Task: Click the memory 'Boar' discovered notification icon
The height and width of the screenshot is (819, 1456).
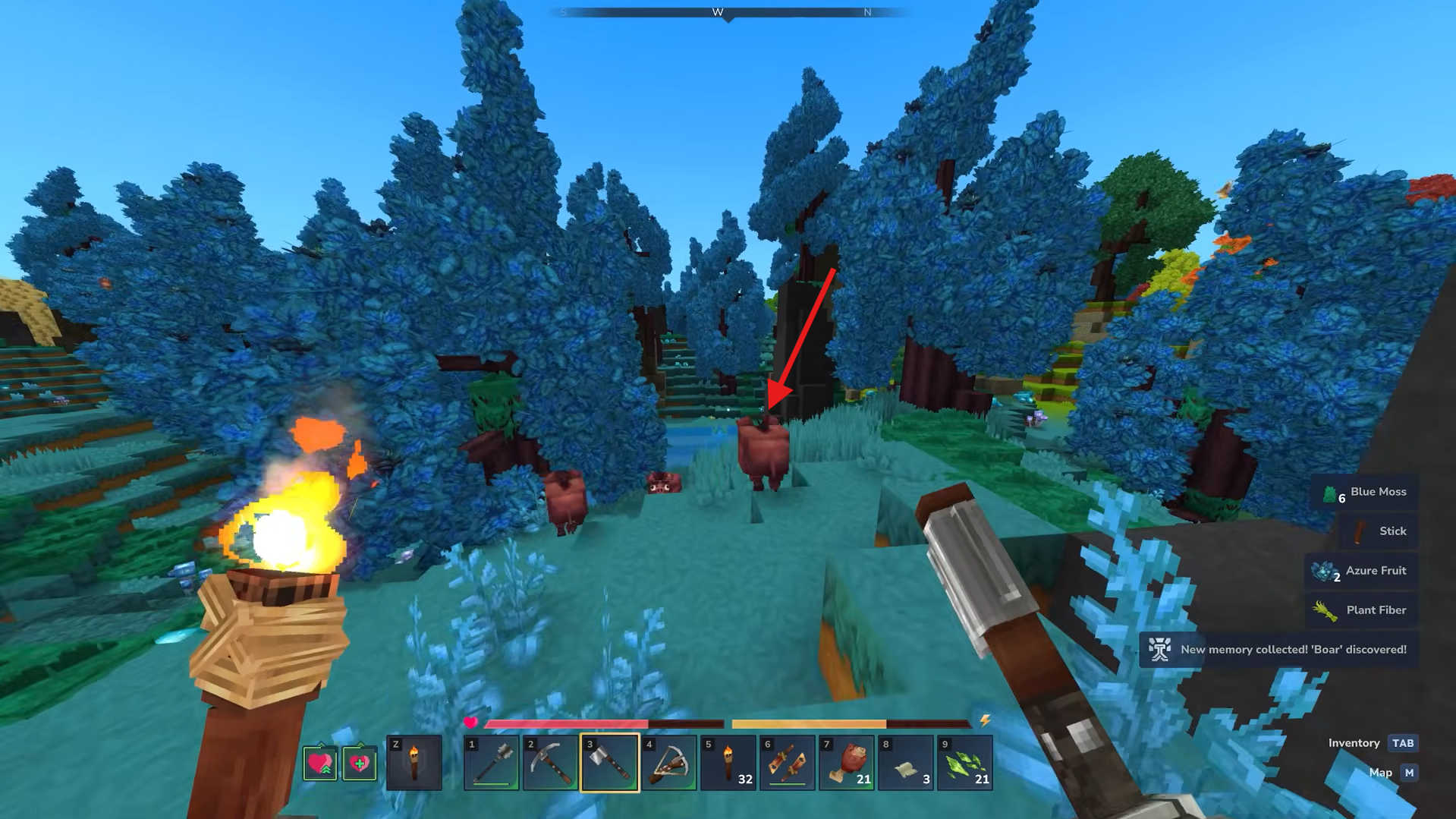Action: [x=1162, y=650]
